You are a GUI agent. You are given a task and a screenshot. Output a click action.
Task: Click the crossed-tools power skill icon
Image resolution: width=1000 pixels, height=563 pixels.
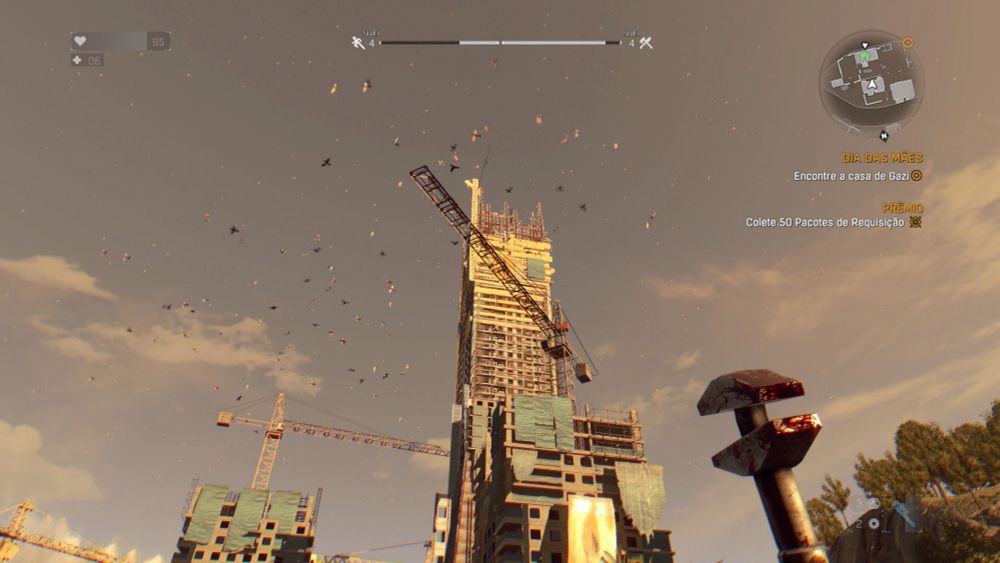coord(645,42)
